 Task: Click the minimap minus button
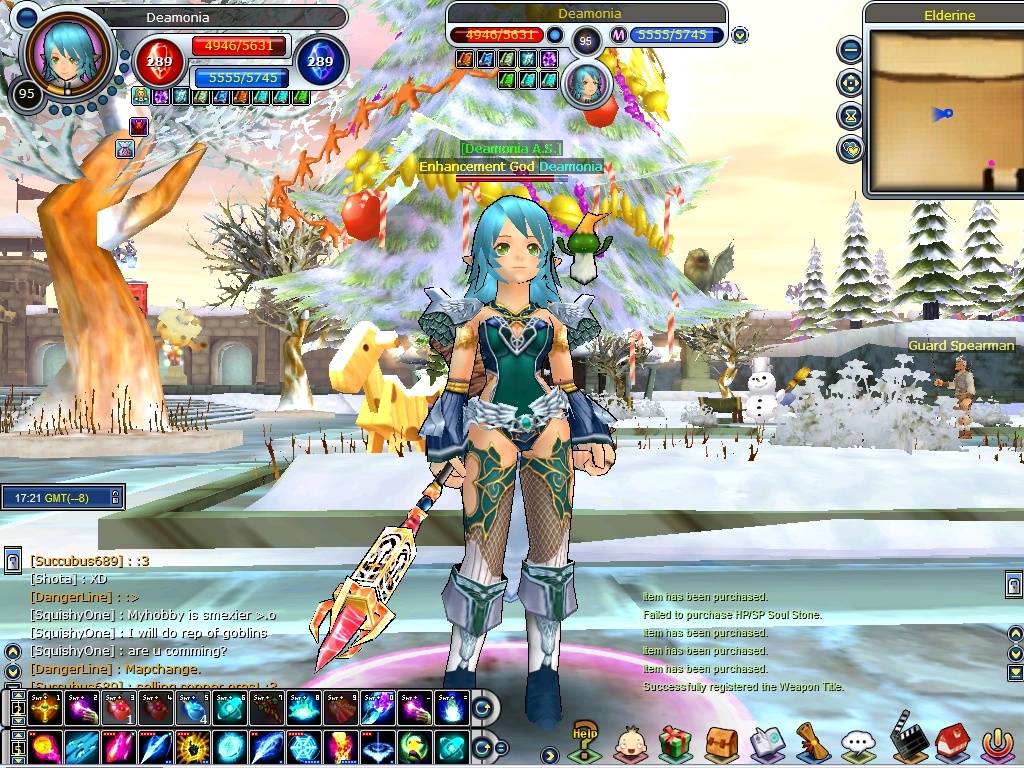tap(850, 48)
